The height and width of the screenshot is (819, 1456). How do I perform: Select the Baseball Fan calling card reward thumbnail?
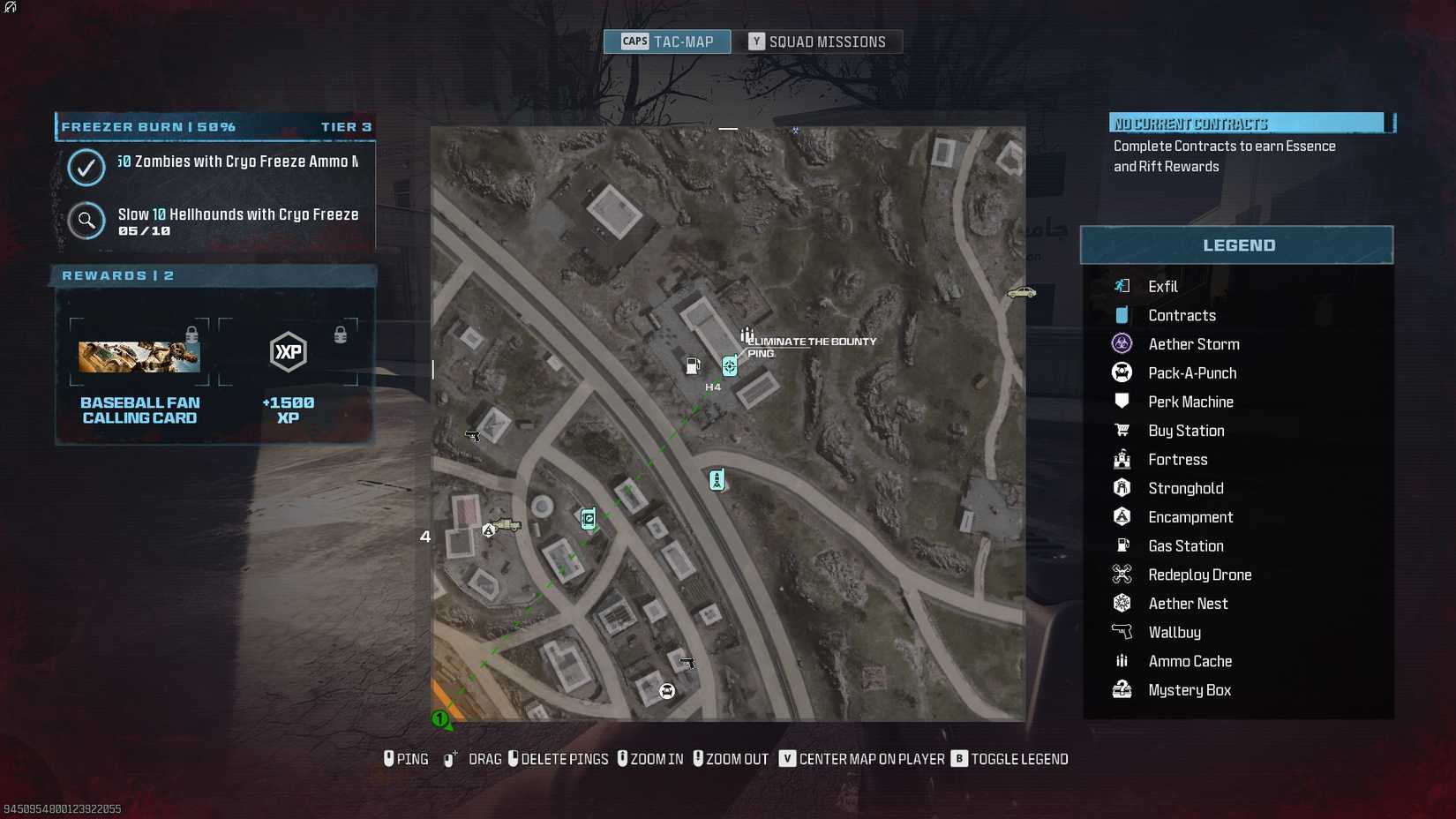pos(139,356)
